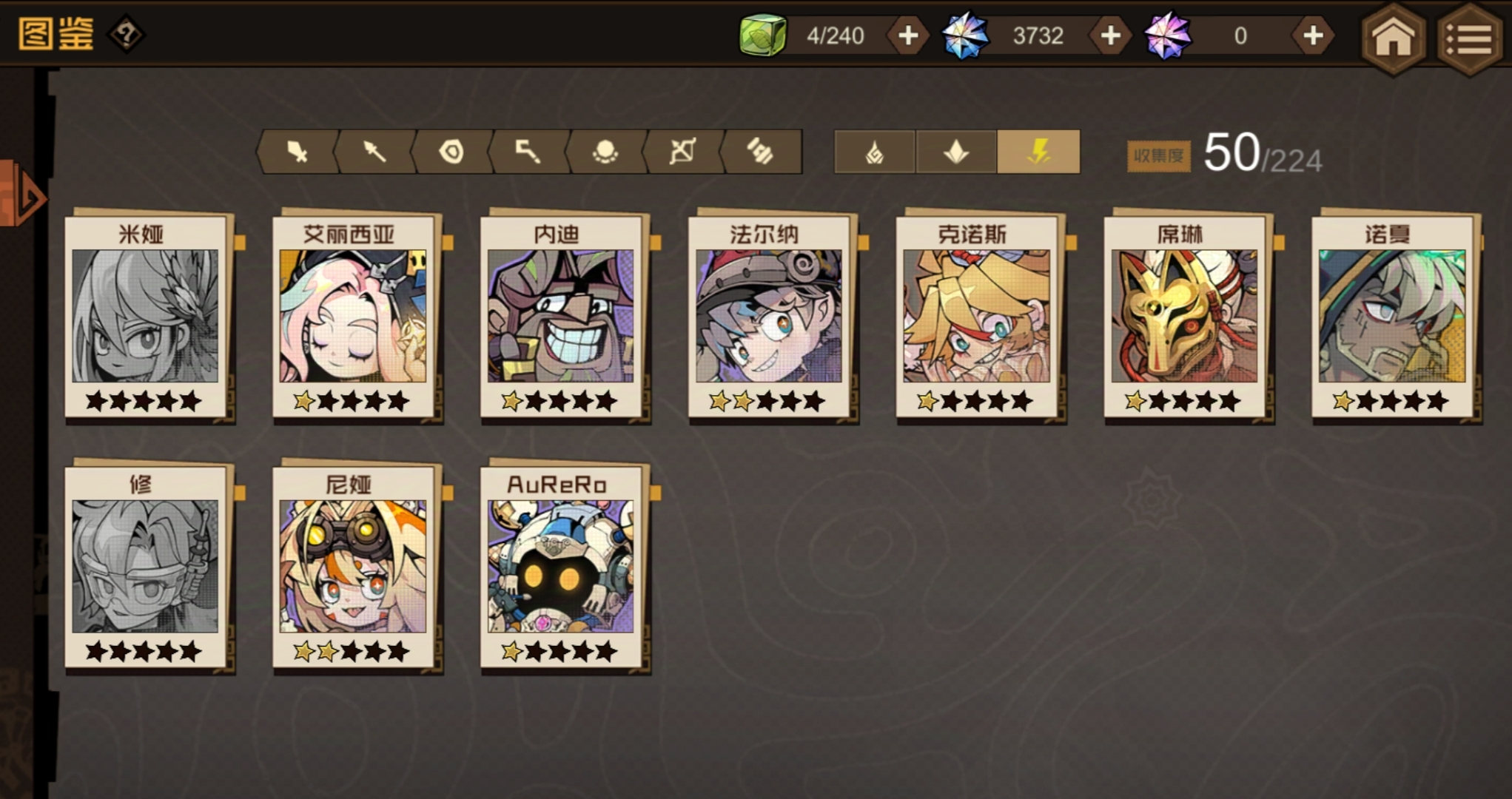
Task: Open the 米娅 character card
Action: (145, 317)
